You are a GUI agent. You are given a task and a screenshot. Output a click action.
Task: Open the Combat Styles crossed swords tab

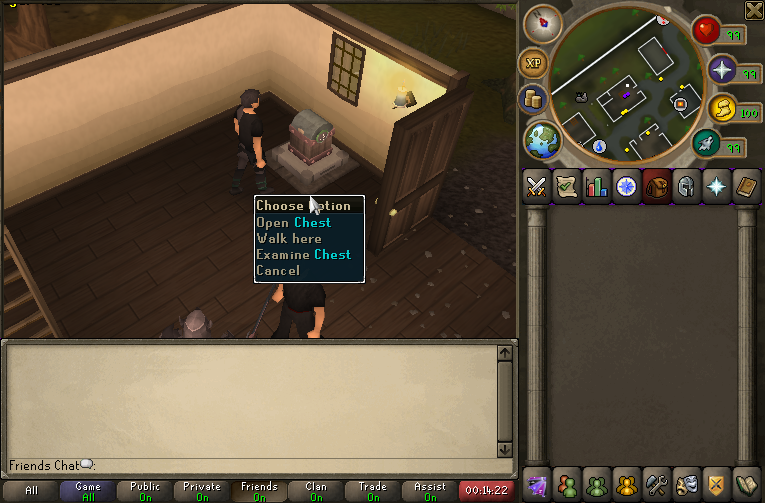coord(537,187)
